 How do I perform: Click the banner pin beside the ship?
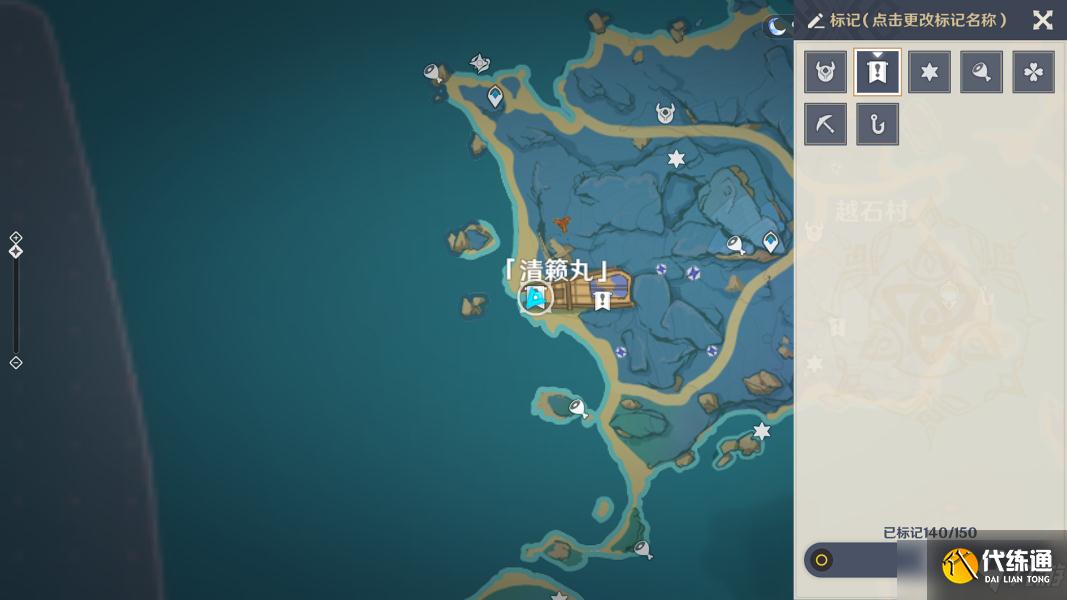tap(602, 299)
